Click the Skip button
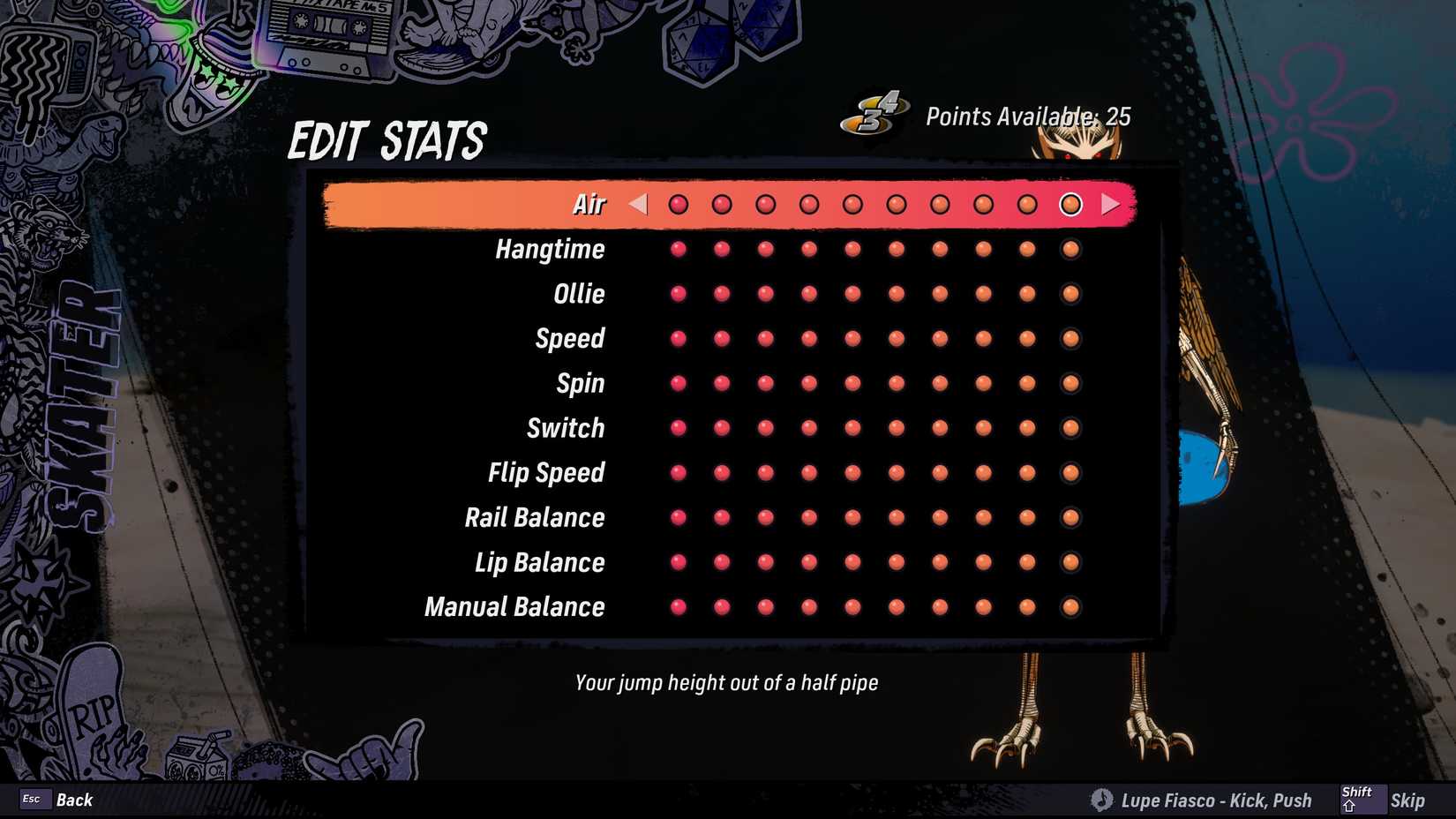This screenshot has height=819, width=1456. click(x=1407, y=799)
